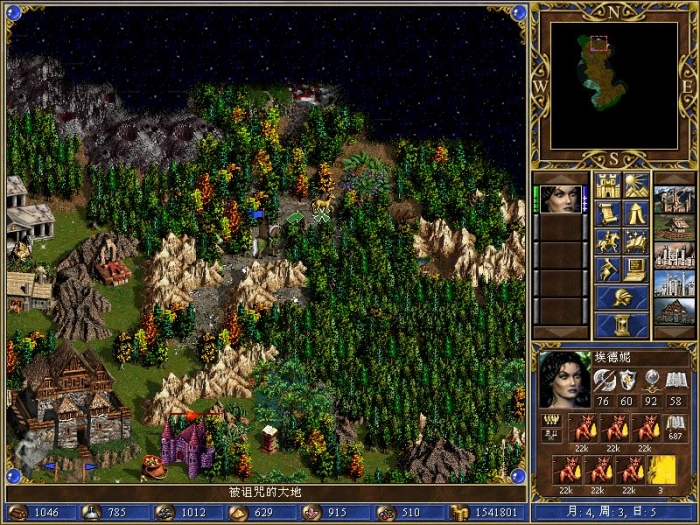Open adventure options with the digging figure button
This screenshot has width=700, height=525.
[x=608, y=269]
